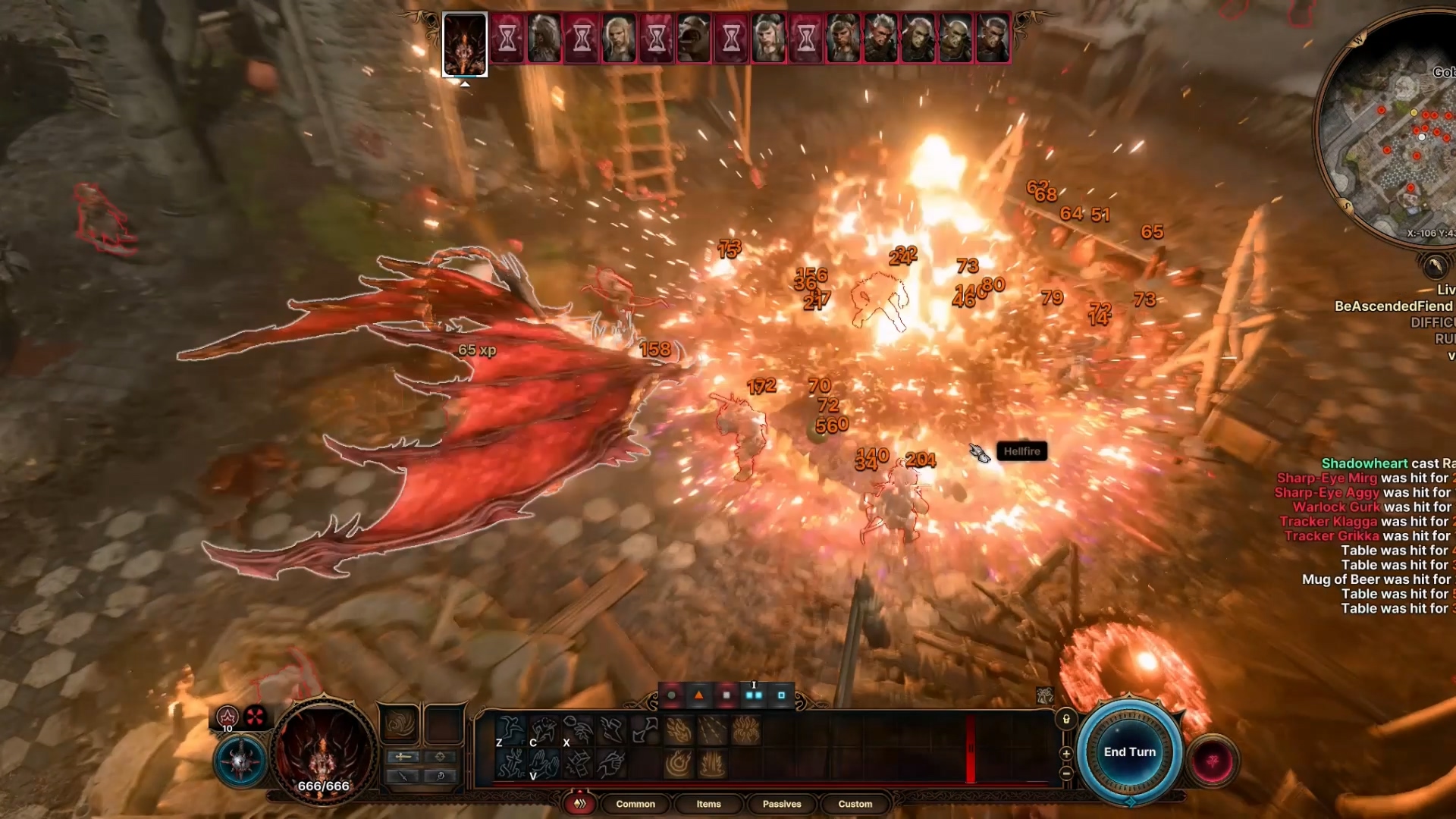Screen dimensions: 1456x819
Task: Click the red pentagram button beside End Turn
Action: 1212,761
